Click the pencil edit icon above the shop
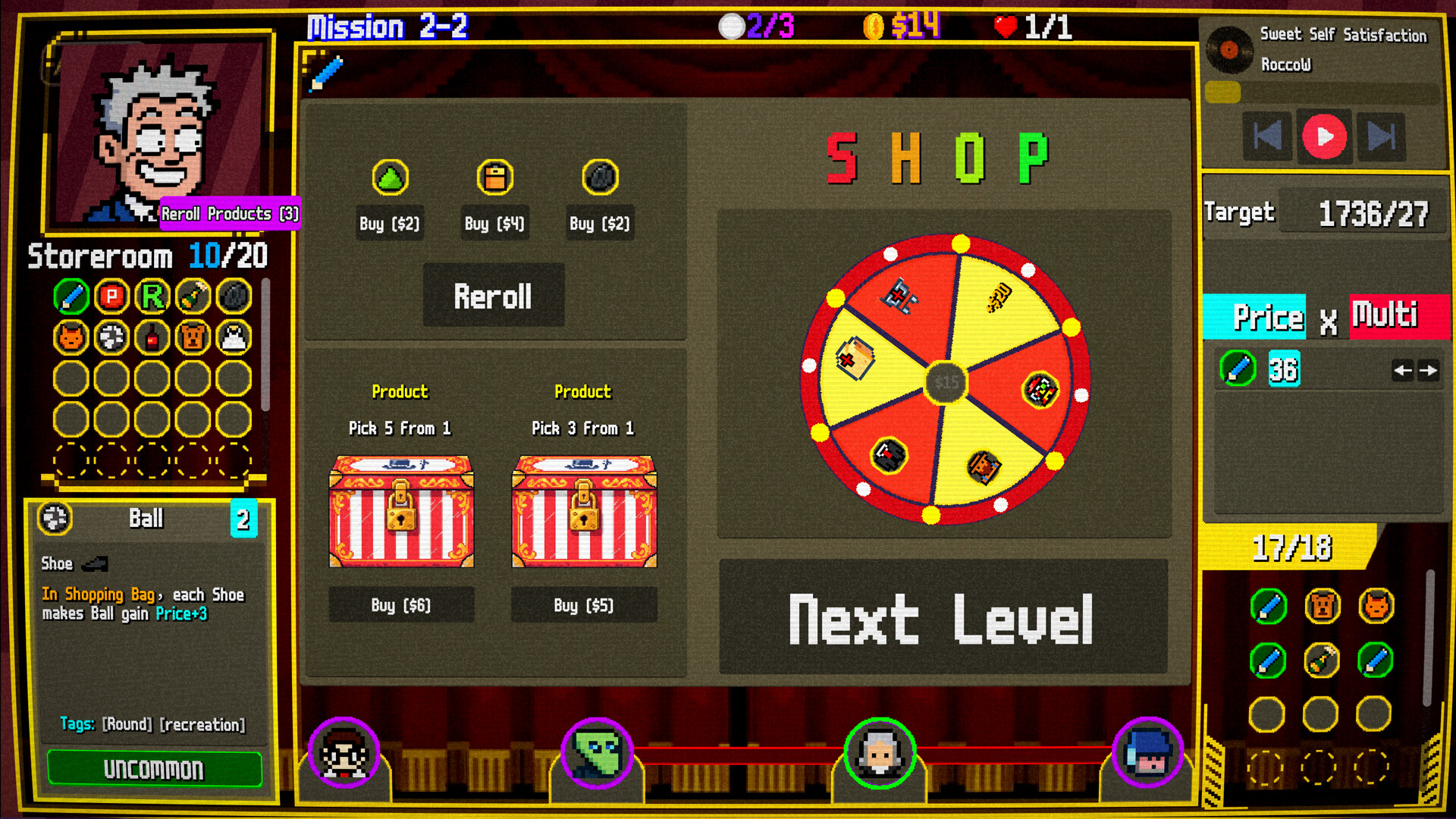Viewport: 1456px width, 819px height. [x=326, y=72]
